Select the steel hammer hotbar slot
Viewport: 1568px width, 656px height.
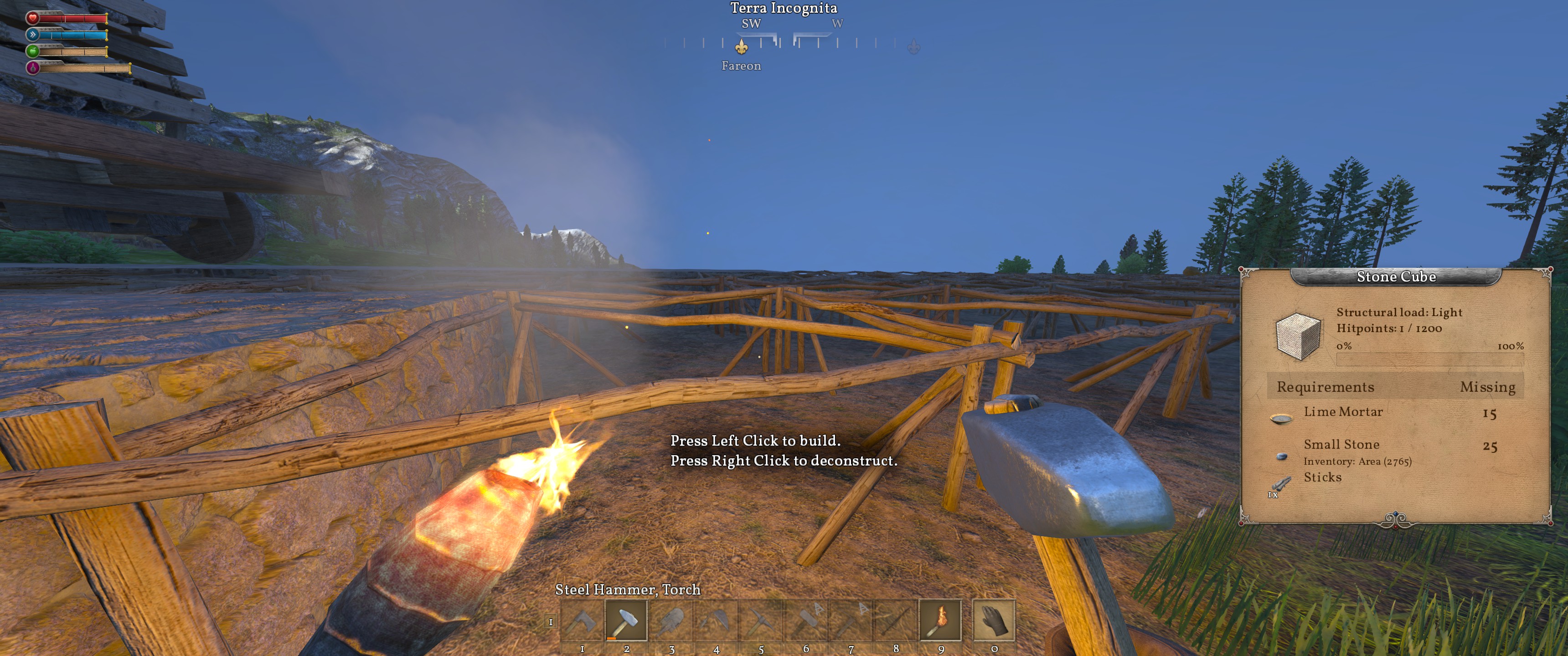626,620
